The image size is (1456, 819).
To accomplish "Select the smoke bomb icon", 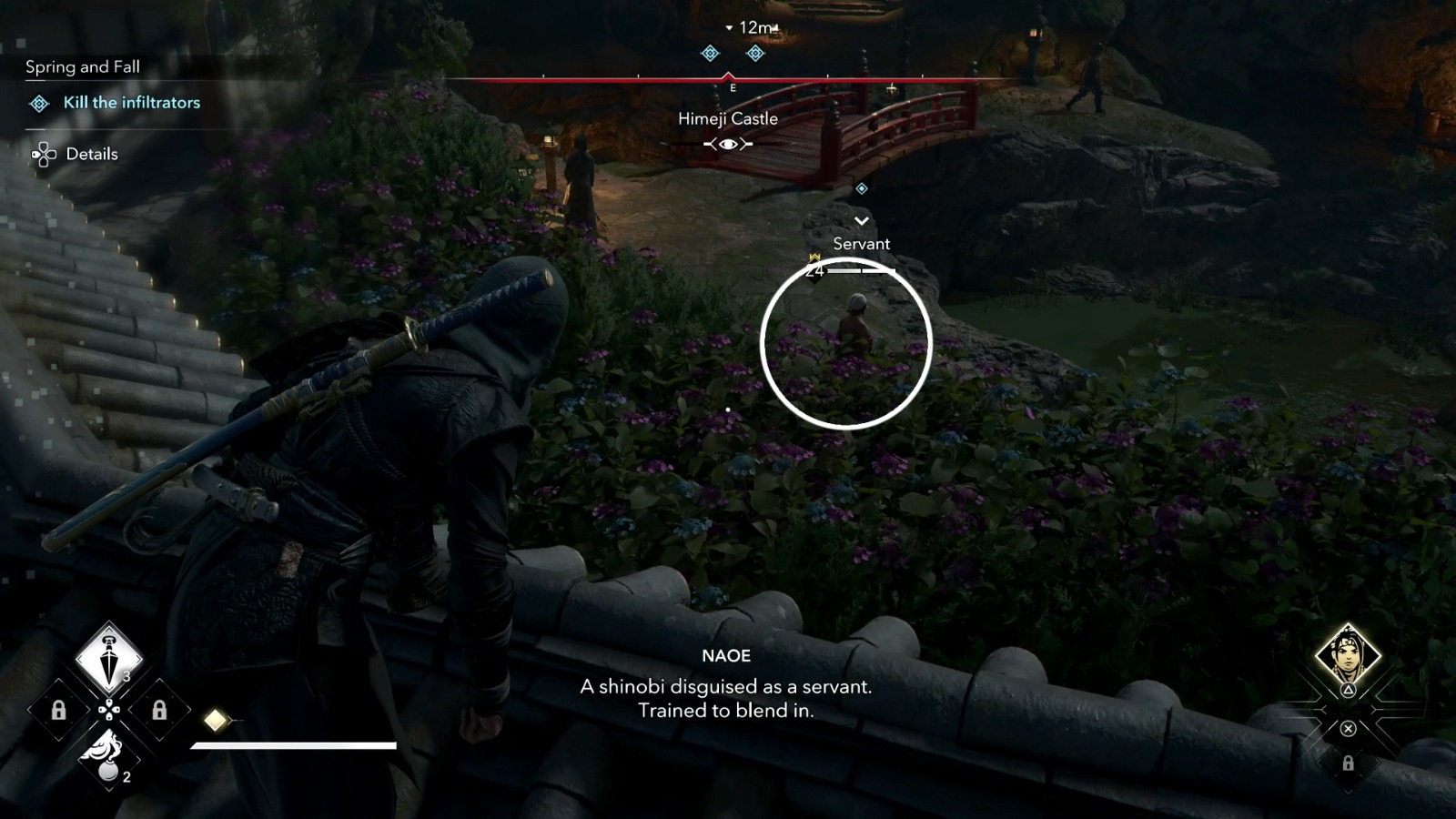I will 108,759.
